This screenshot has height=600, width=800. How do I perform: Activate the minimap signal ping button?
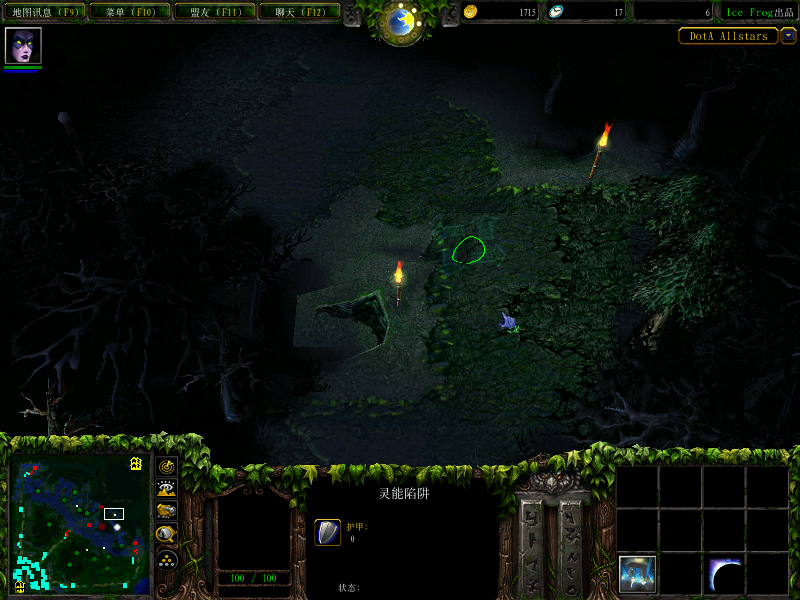[167, 467]
